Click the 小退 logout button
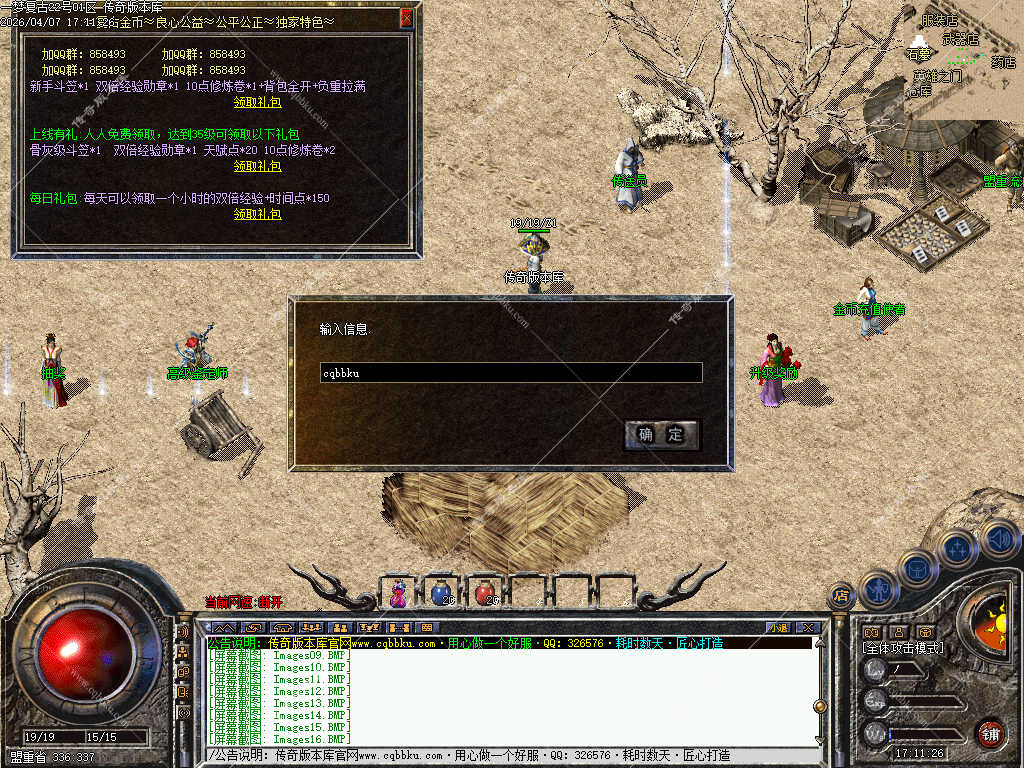 click(x=778, y=628)
